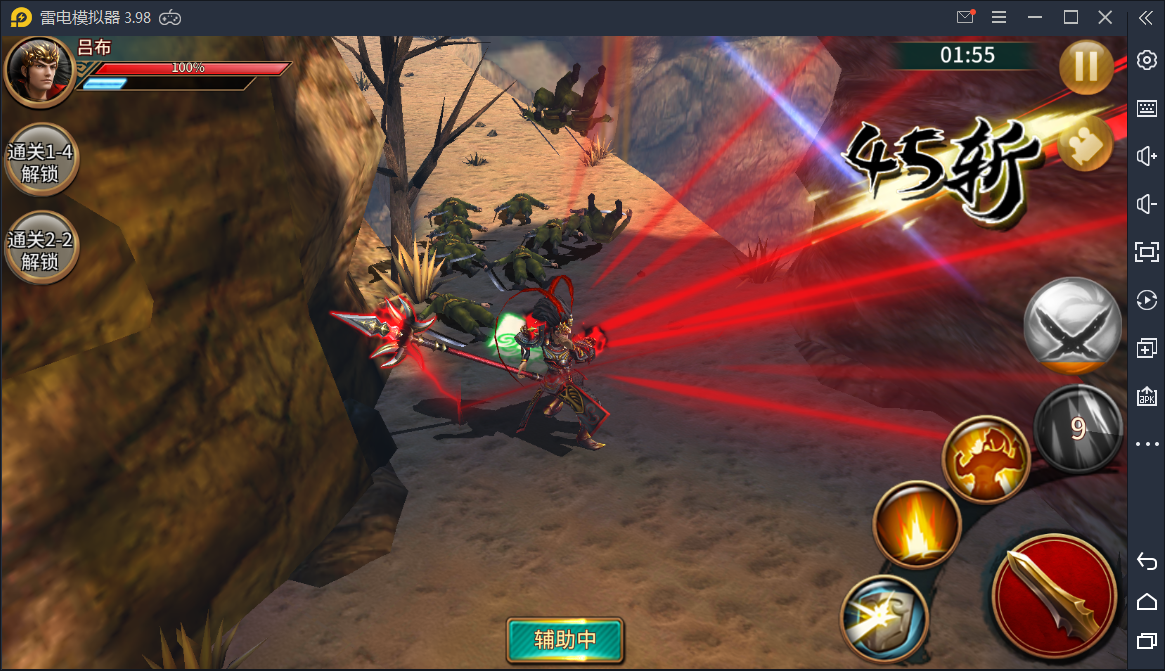
Task: Tap the gold video camera icon
Action: [x=1084, y=145]
